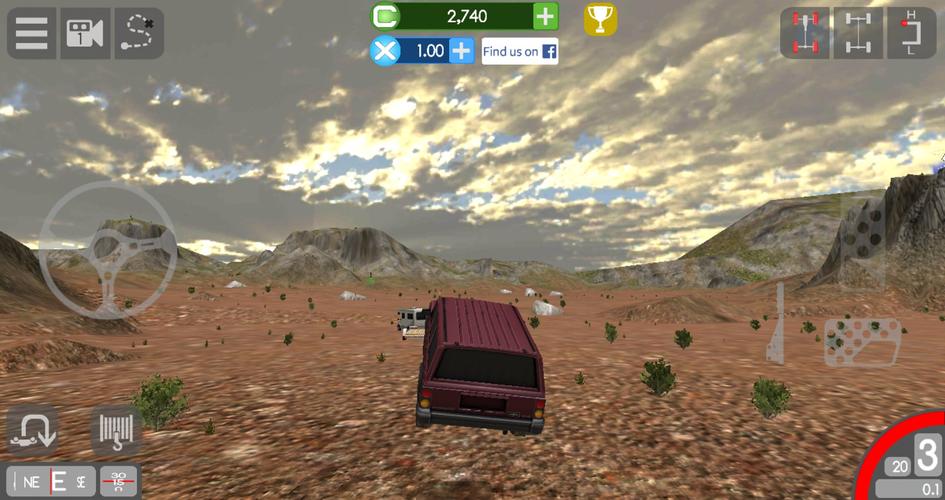Toggle the differential lock drivetrain icon
Screen dimensions: 945x500
pyautogui.click(x=857, y=33)
